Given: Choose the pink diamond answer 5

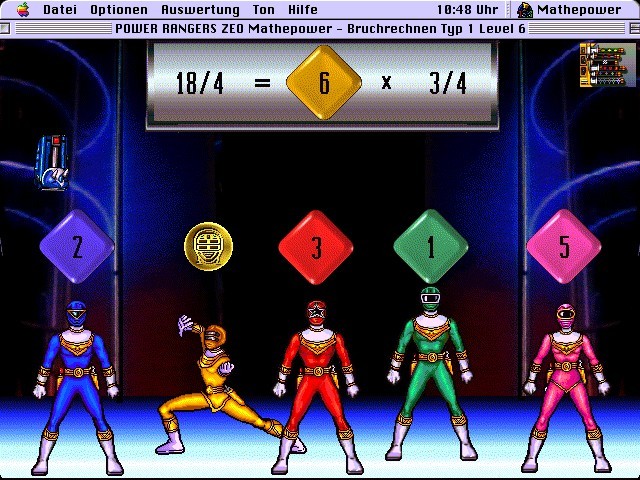Looking at the screenshot, I should pos(563,247).
